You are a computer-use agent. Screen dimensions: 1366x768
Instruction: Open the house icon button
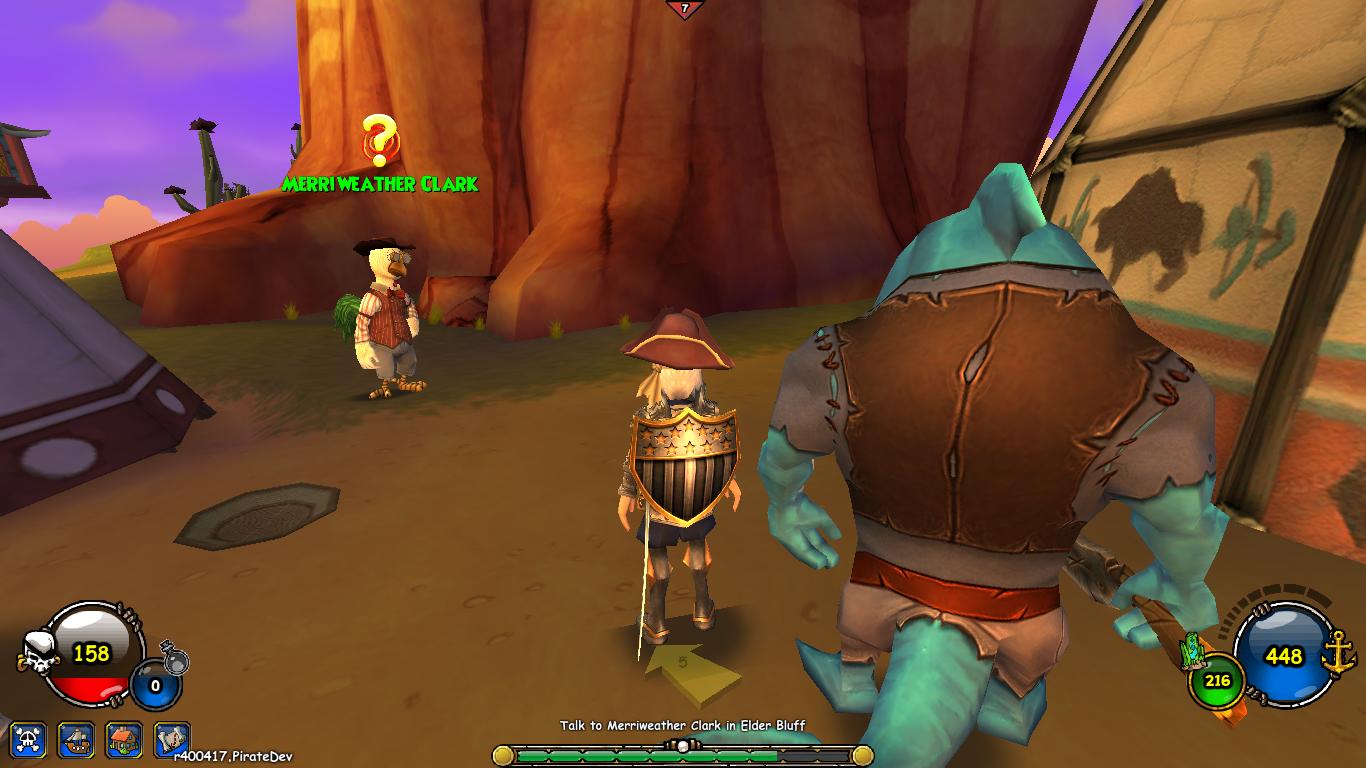tap(124, 739)
